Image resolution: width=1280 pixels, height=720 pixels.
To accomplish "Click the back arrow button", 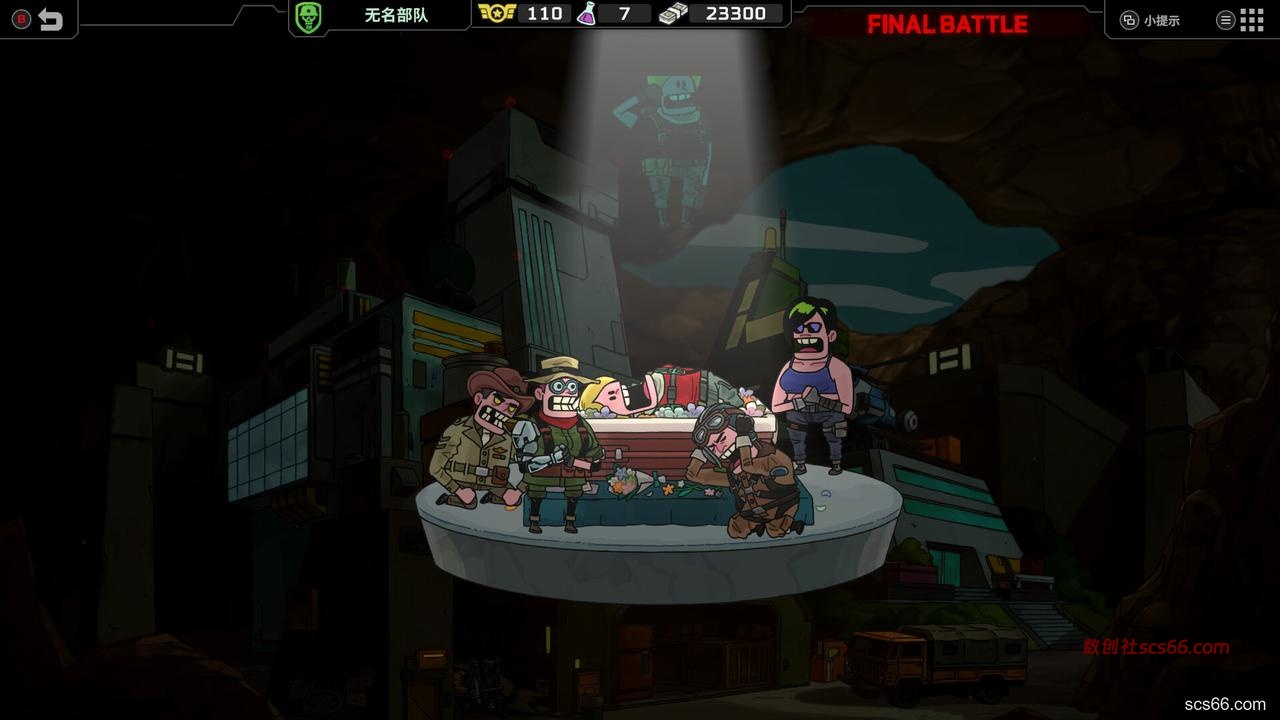I will pyautogui.click(x=49, y=19).
